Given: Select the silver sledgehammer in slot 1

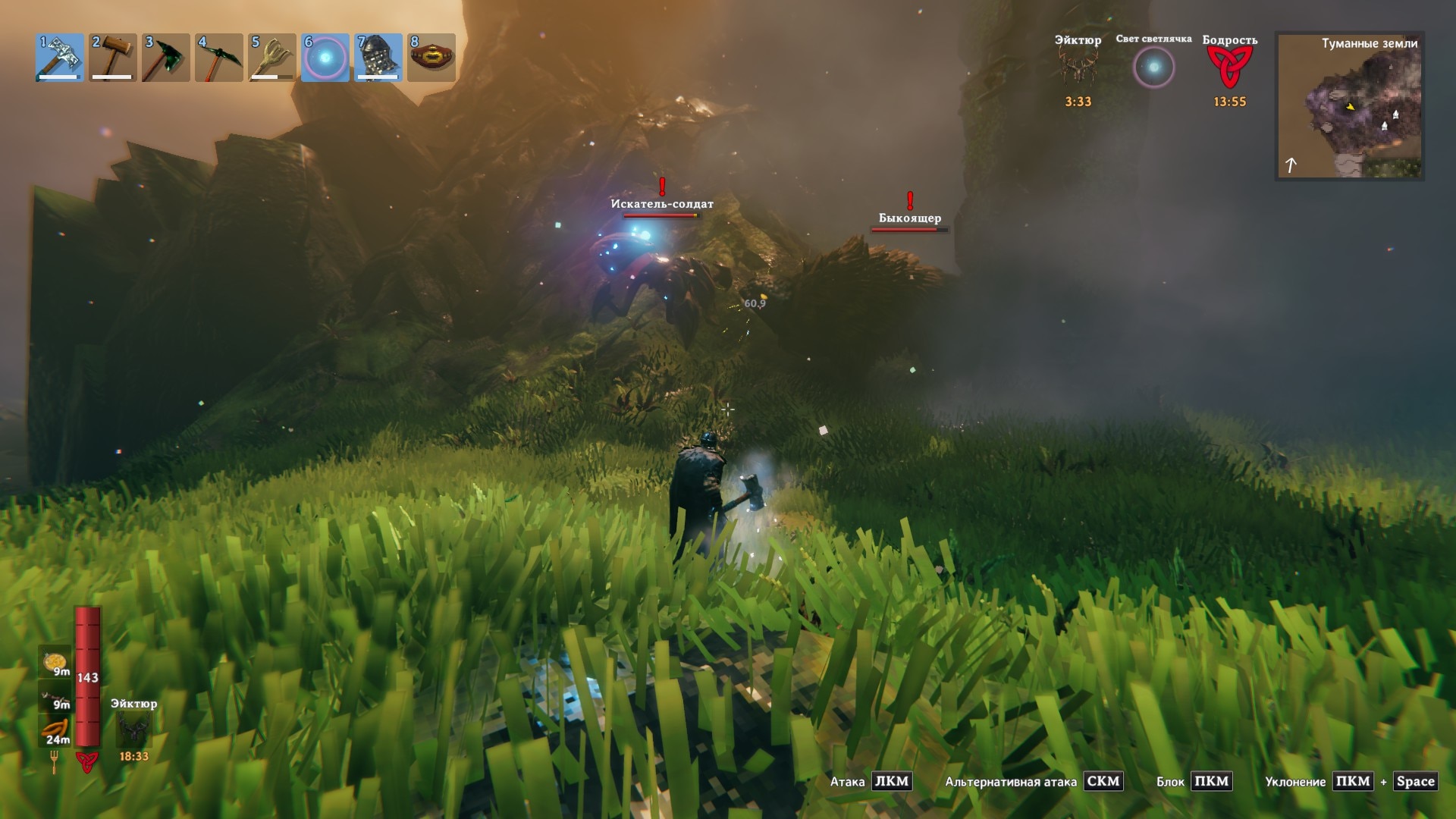Looking at the screenshot, I should [60, 58].
